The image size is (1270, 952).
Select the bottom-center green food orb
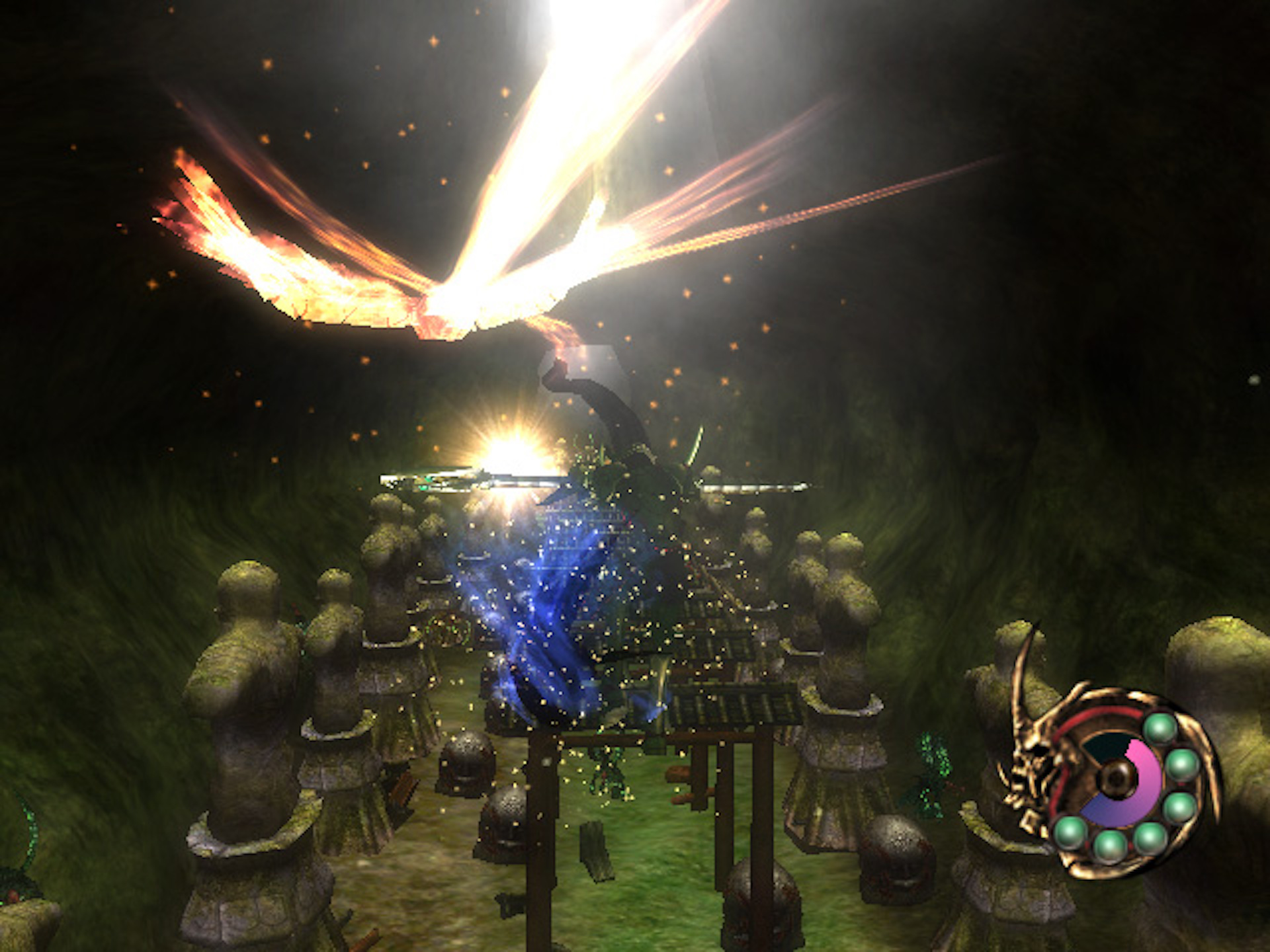1110,846
